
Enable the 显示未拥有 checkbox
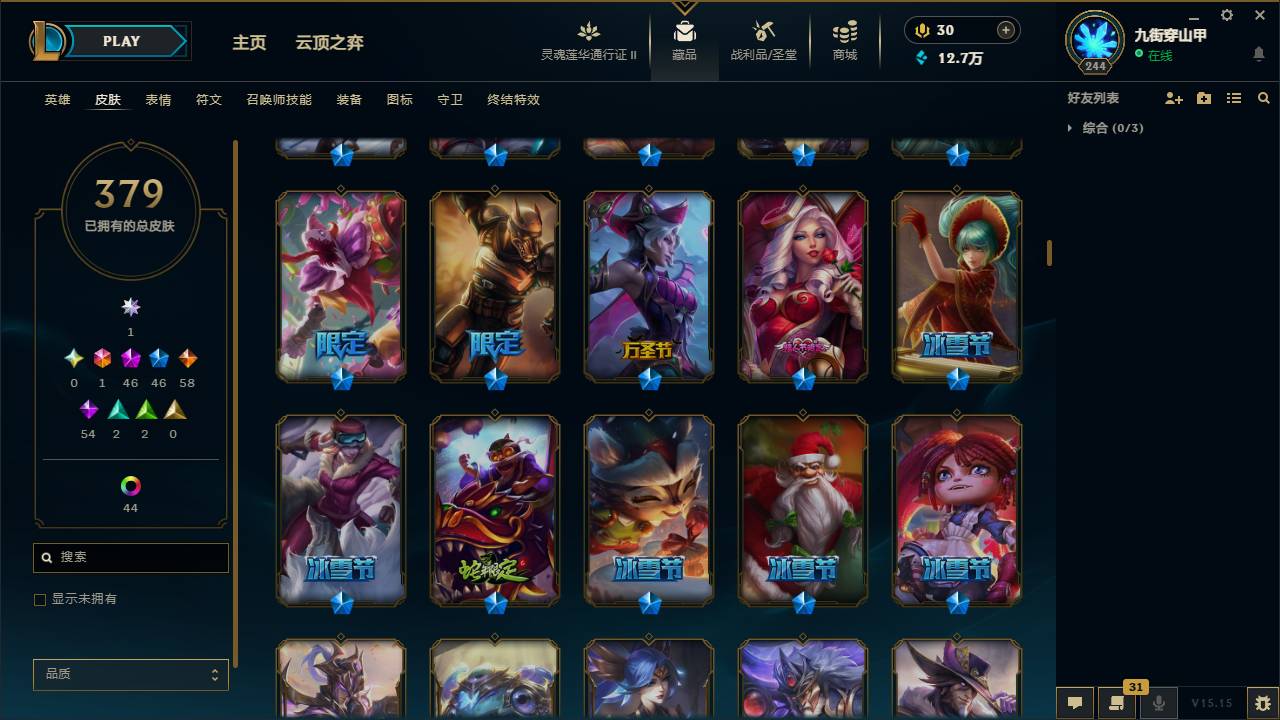(x=40, y=599)
